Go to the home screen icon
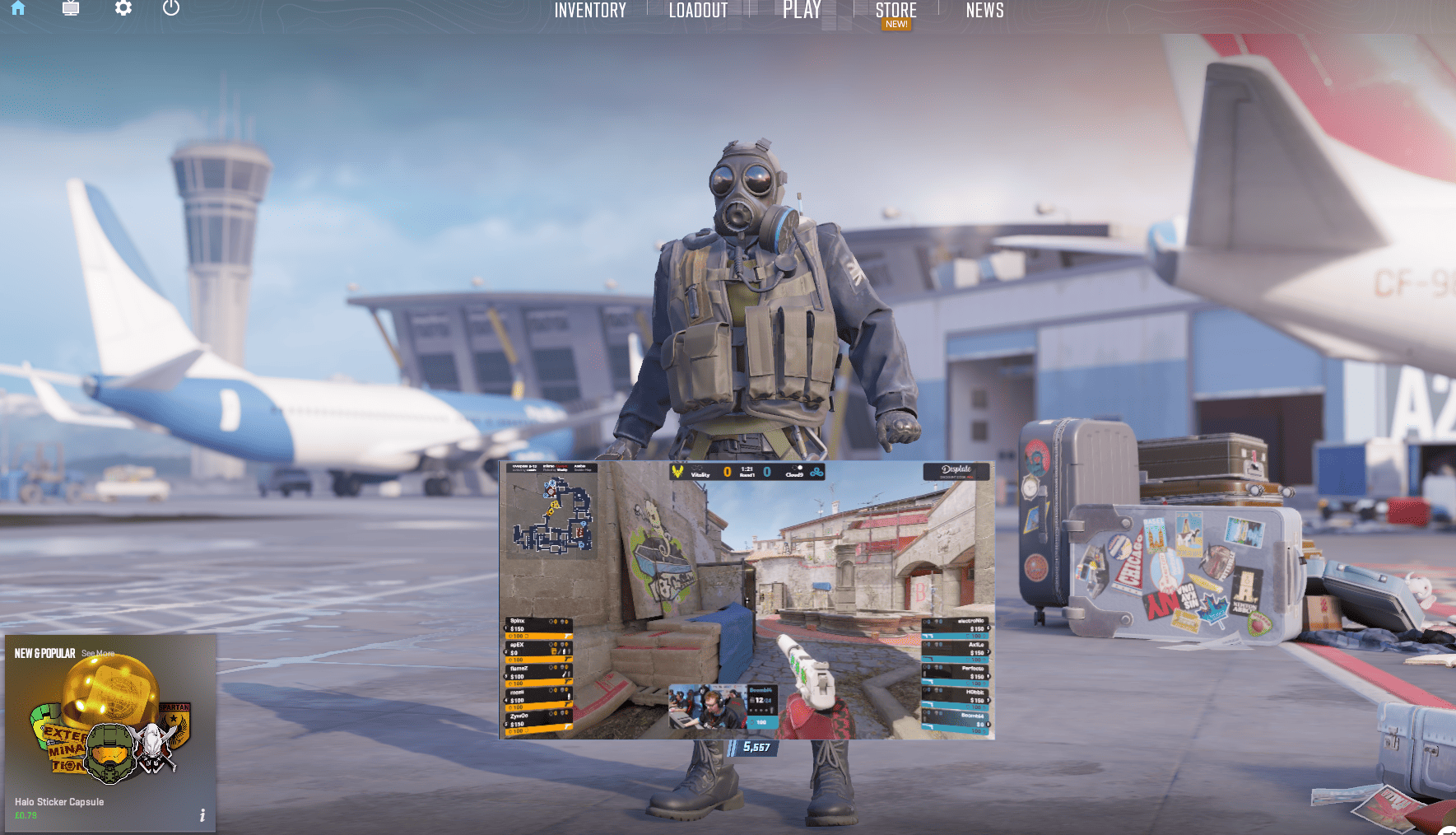This screenshot has width=1456, height=835. 18,8
